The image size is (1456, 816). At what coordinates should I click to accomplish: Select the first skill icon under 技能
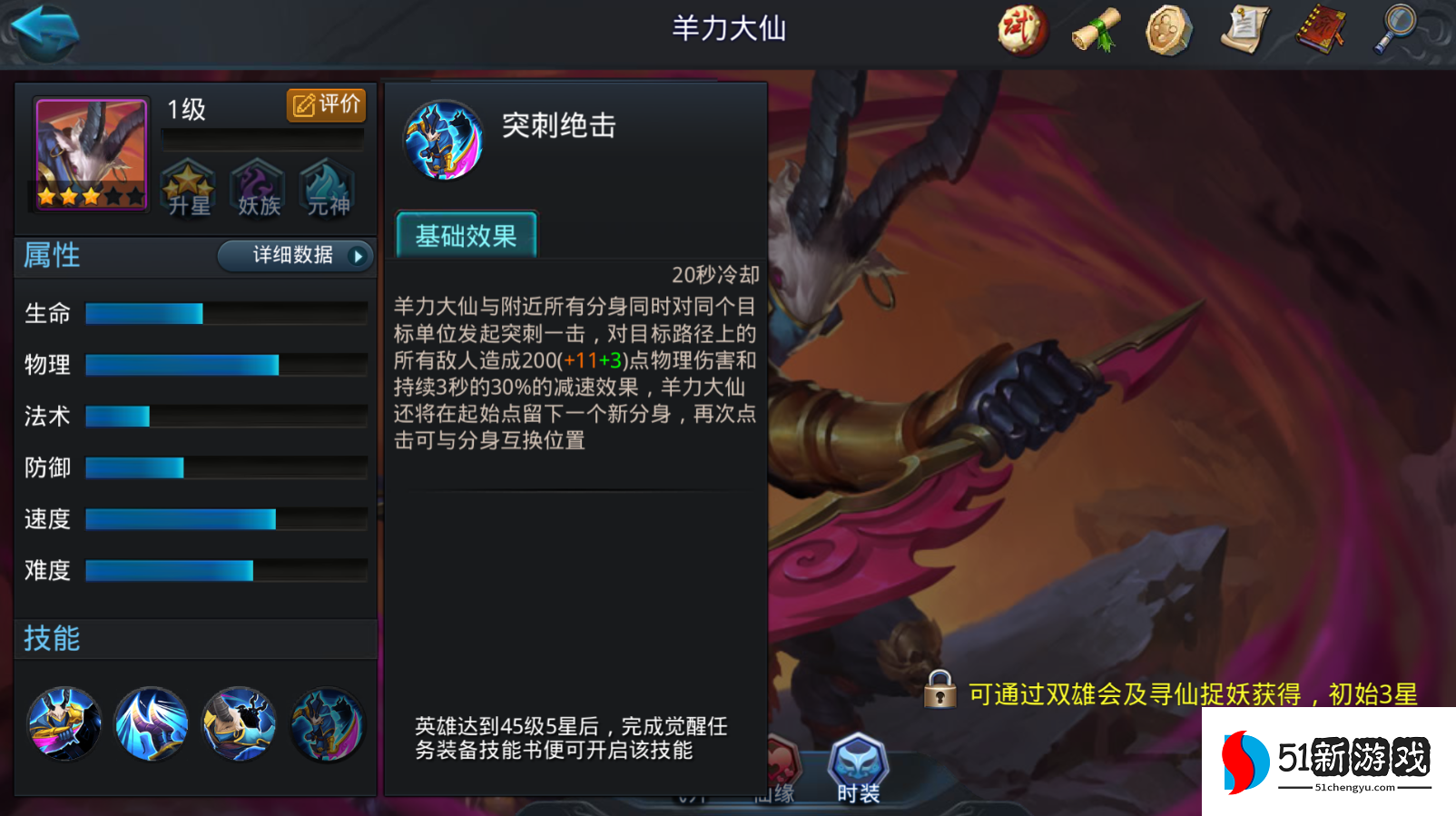[x=63, y=723]
